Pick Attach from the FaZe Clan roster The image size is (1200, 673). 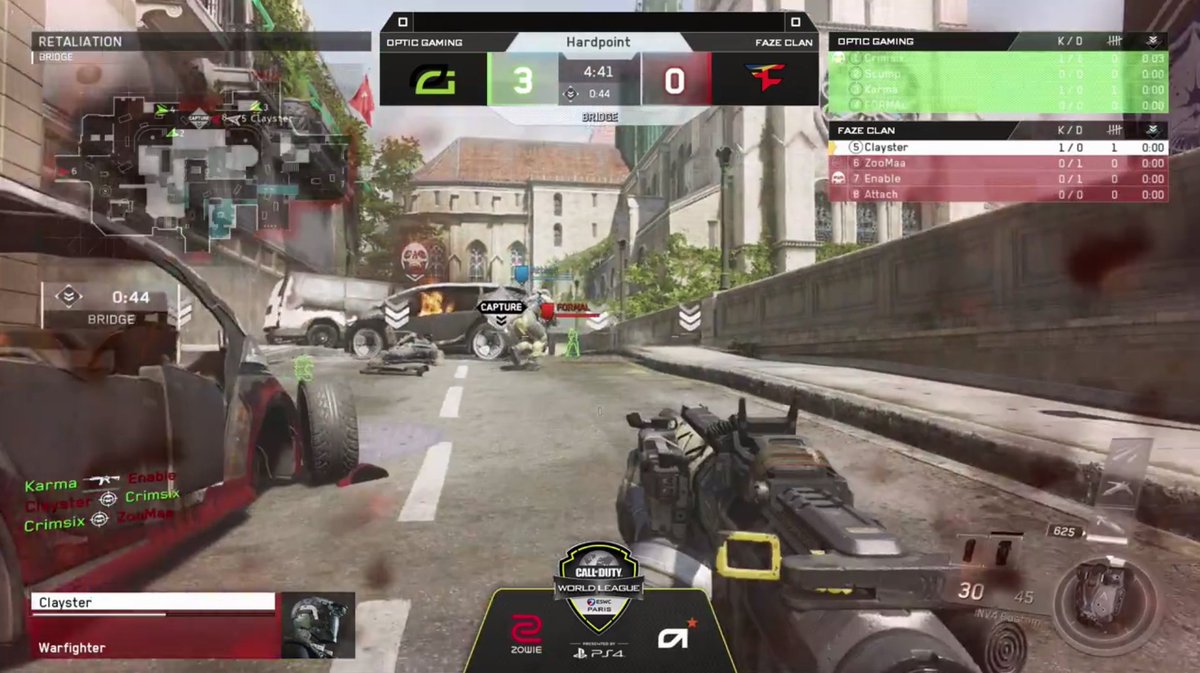pos(998,194)
